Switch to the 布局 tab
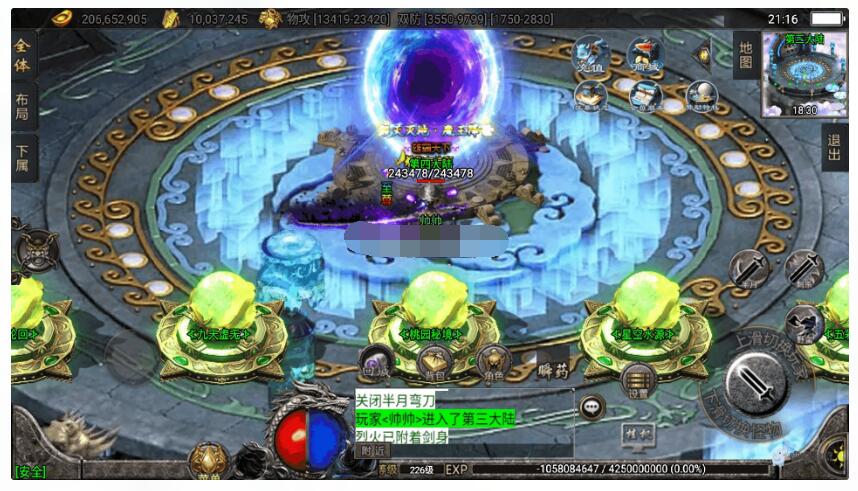The width and height of the screenshot is (858, 491). [x=24, y=108]
